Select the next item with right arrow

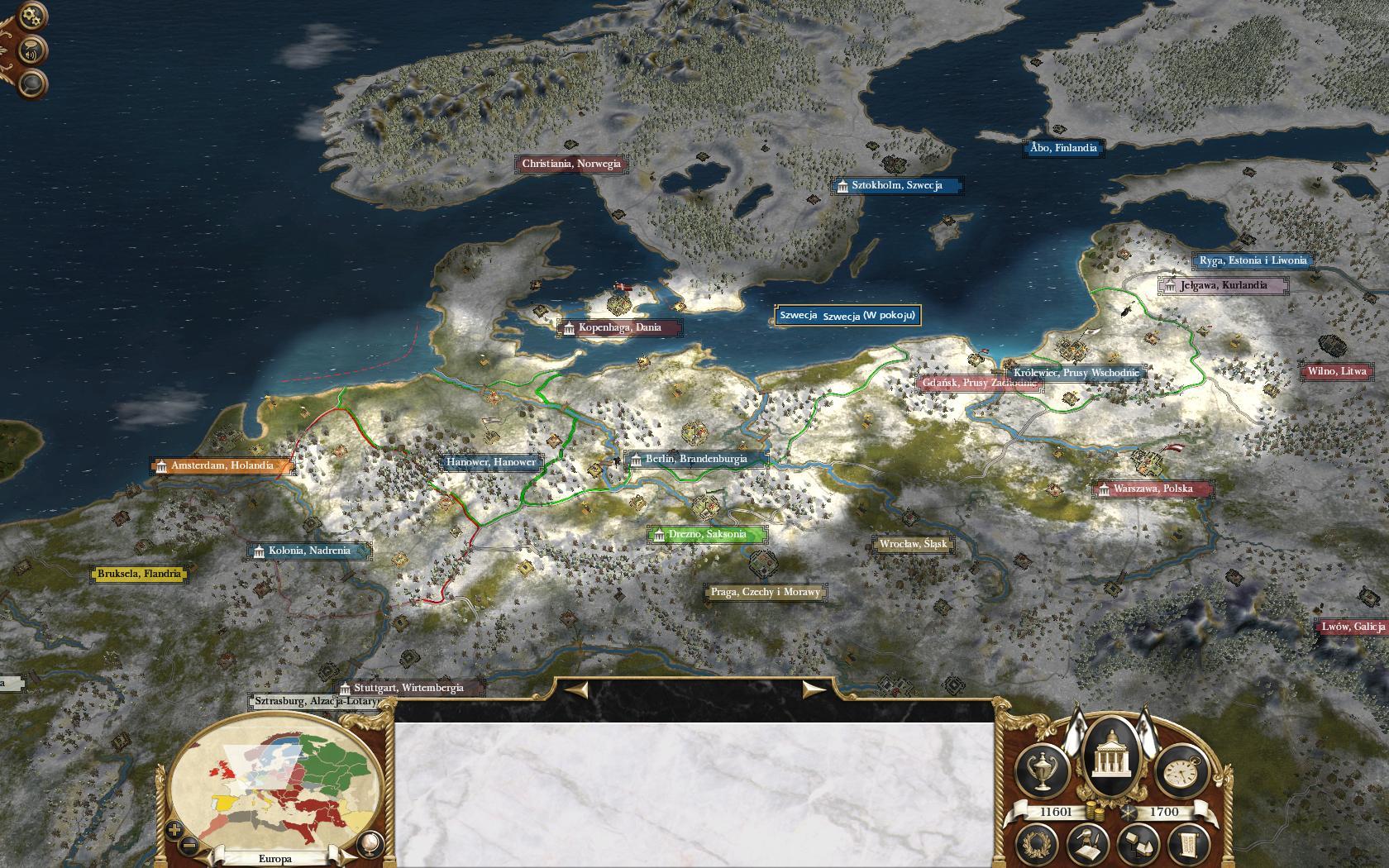tap(814, 689)
